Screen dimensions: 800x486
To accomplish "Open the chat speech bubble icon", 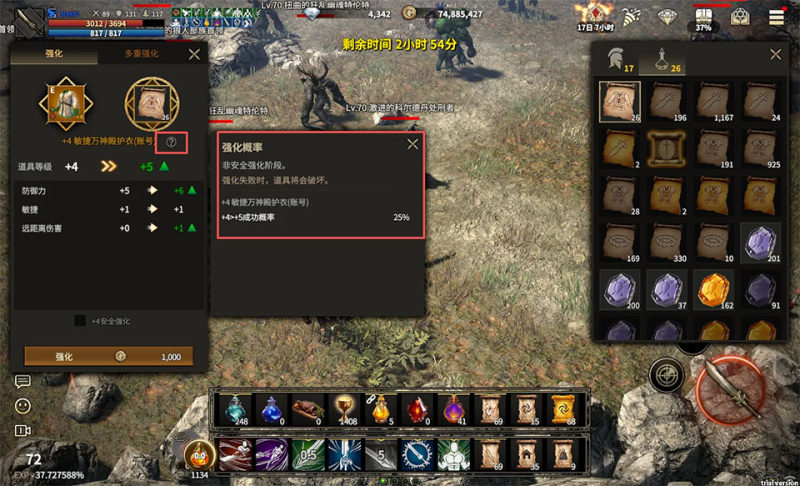I will pos(22,381).
